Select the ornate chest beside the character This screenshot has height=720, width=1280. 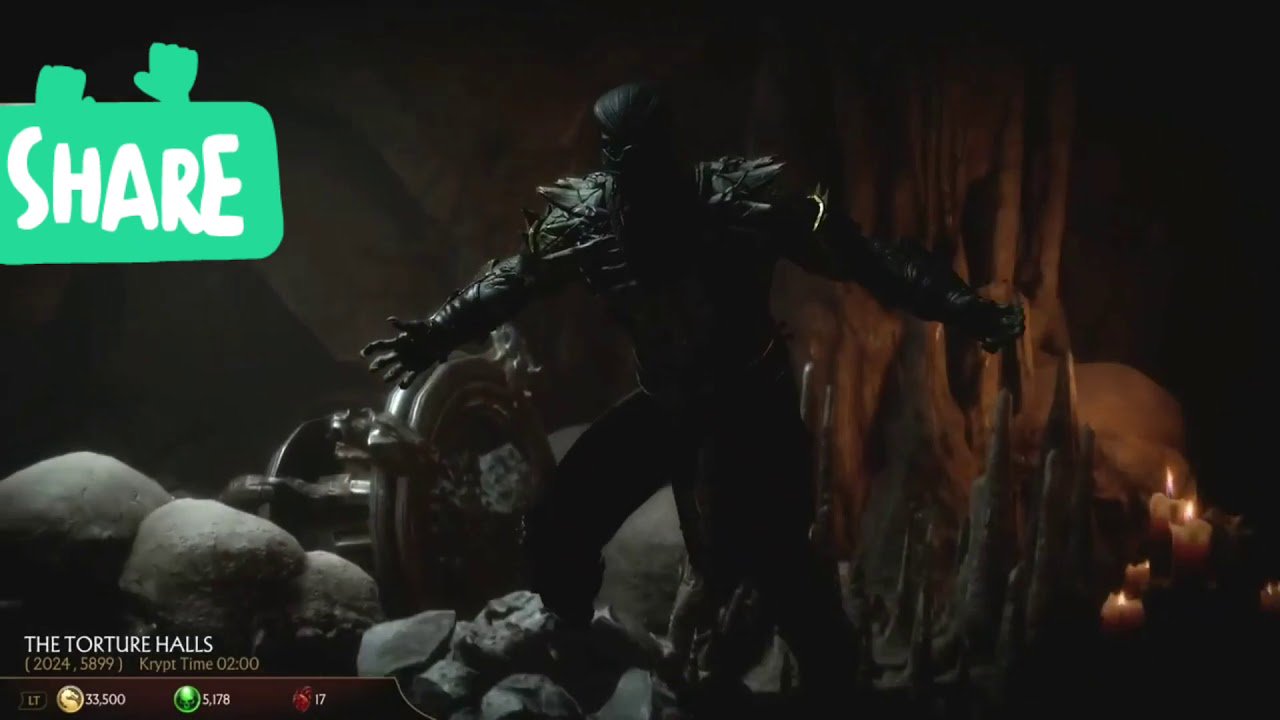pos(460,470)
